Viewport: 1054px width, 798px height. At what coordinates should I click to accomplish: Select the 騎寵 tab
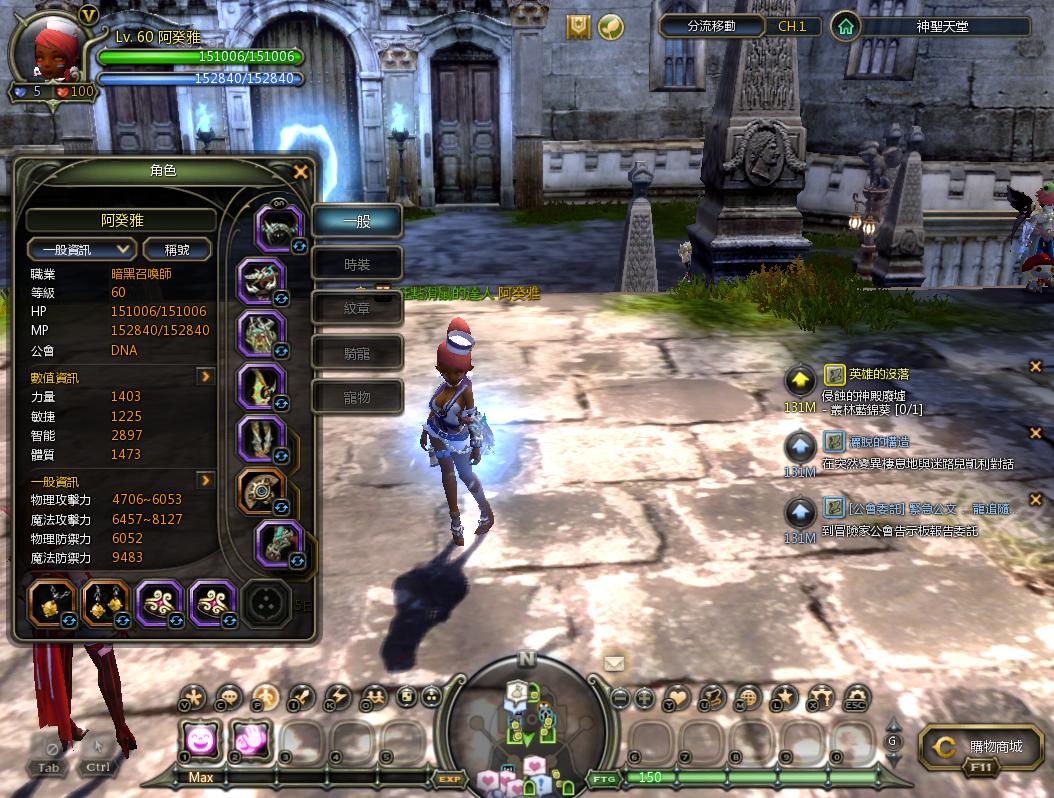(x=357, y=353)
